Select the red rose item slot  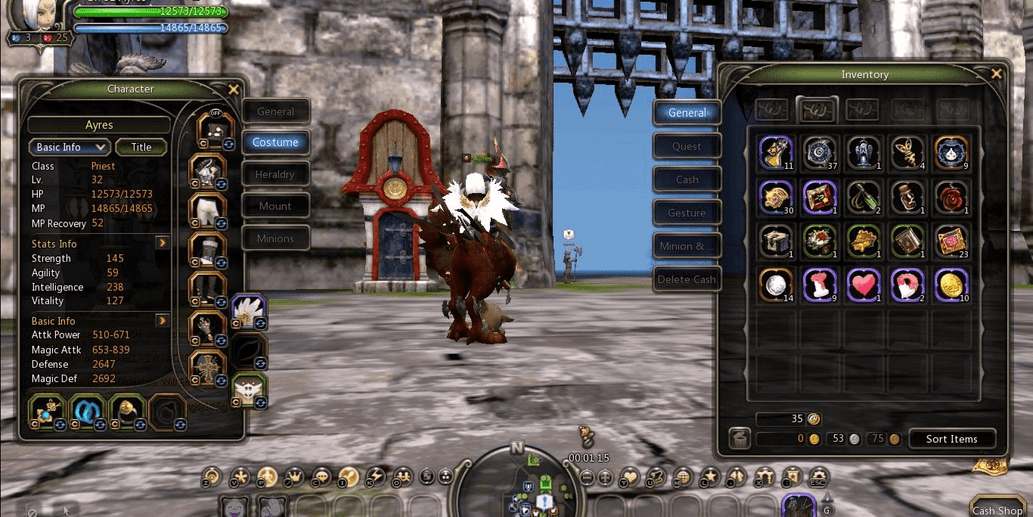(951, 196)
